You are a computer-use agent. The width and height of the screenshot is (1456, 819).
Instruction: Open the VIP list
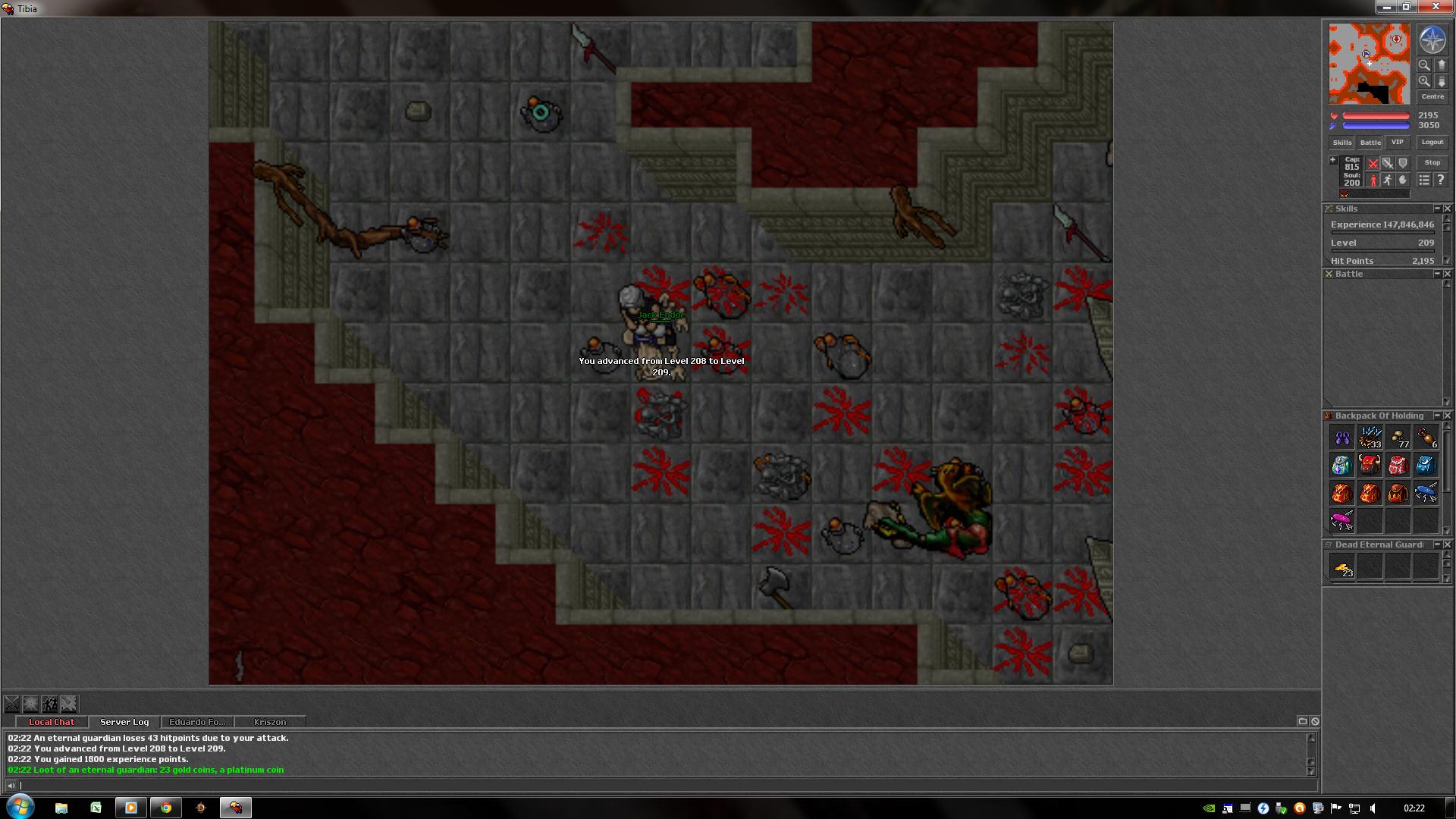(1397, 142)
